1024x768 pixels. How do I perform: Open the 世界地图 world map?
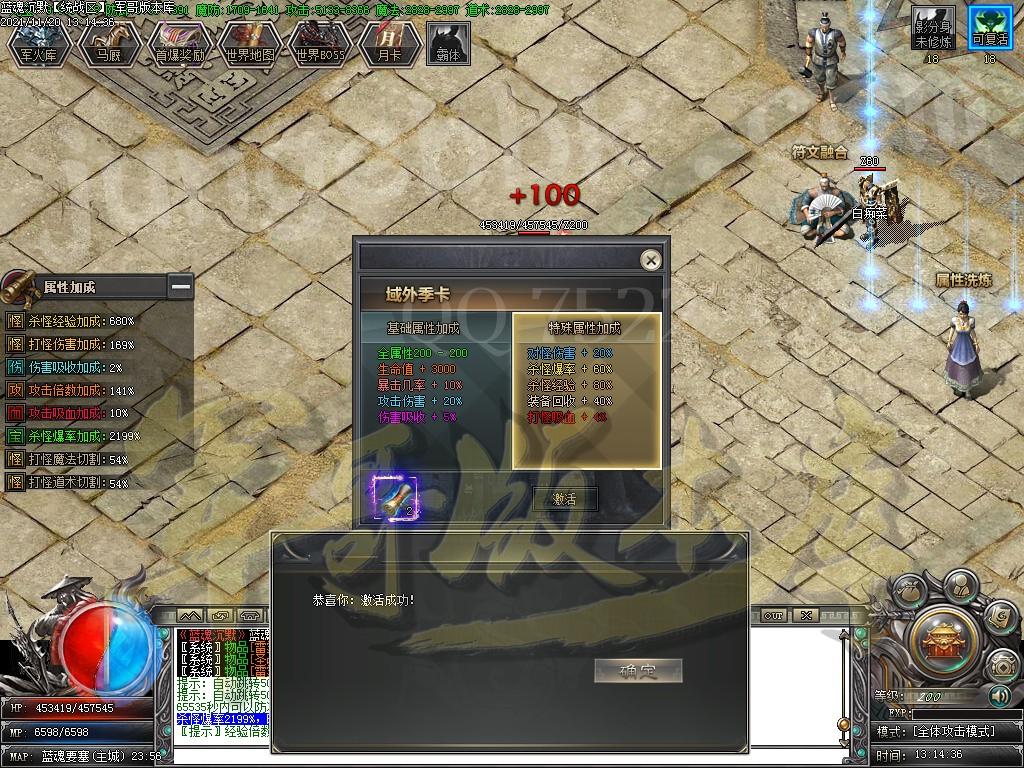(250, 46)
